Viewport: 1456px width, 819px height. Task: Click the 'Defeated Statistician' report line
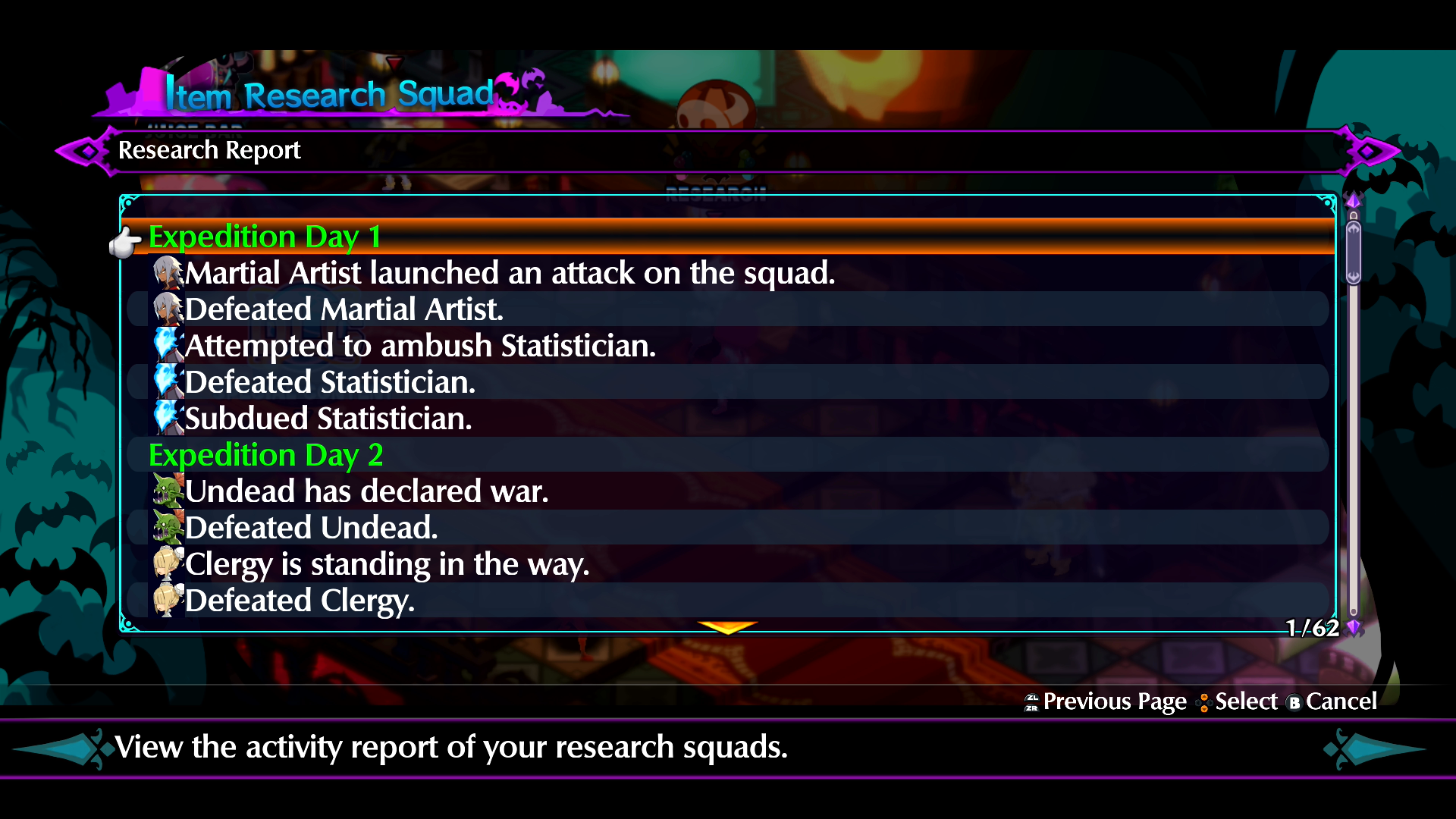[x=330, y=383]
